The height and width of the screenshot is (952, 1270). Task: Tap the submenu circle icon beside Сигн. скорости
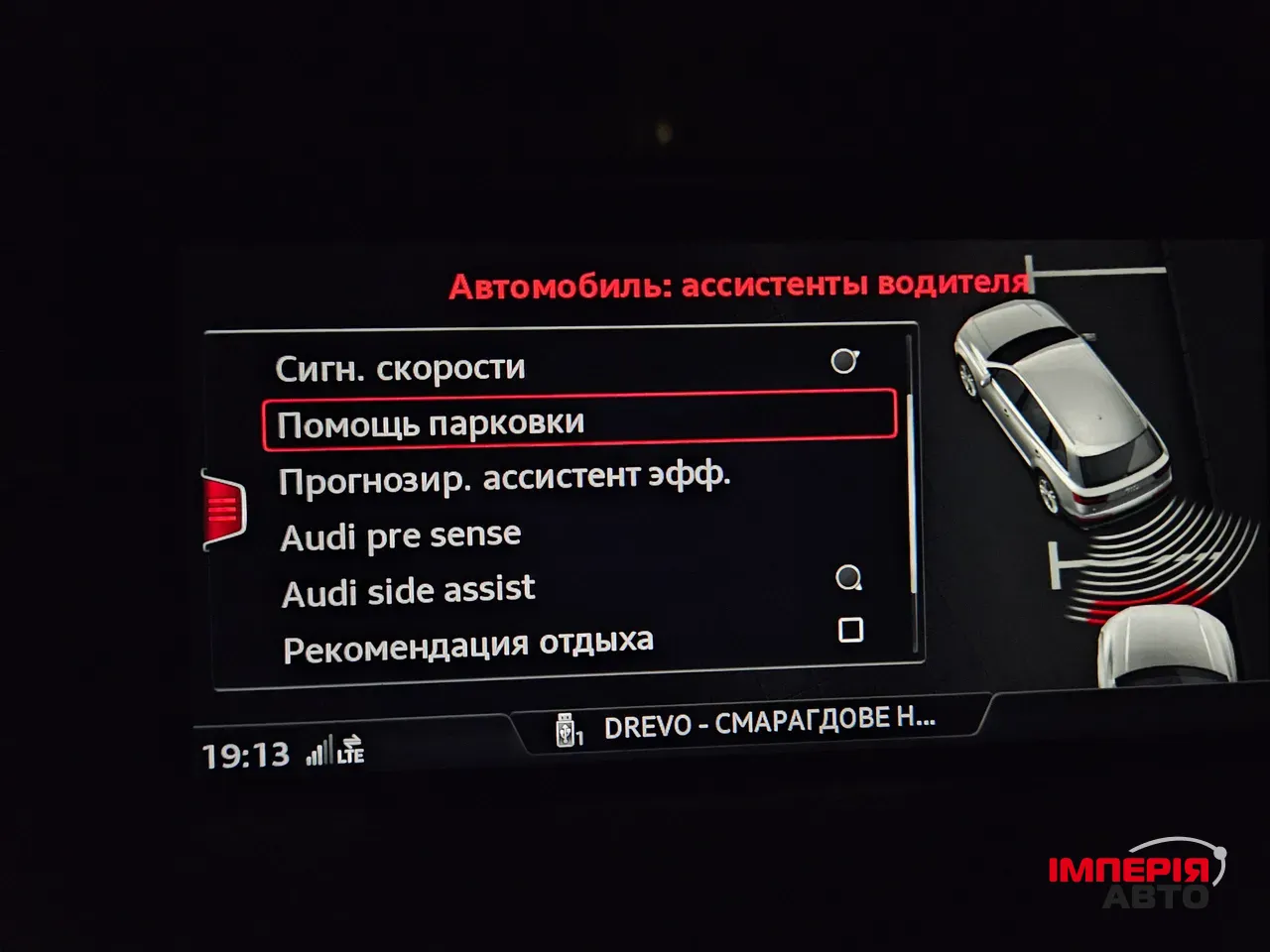point(845,359)
